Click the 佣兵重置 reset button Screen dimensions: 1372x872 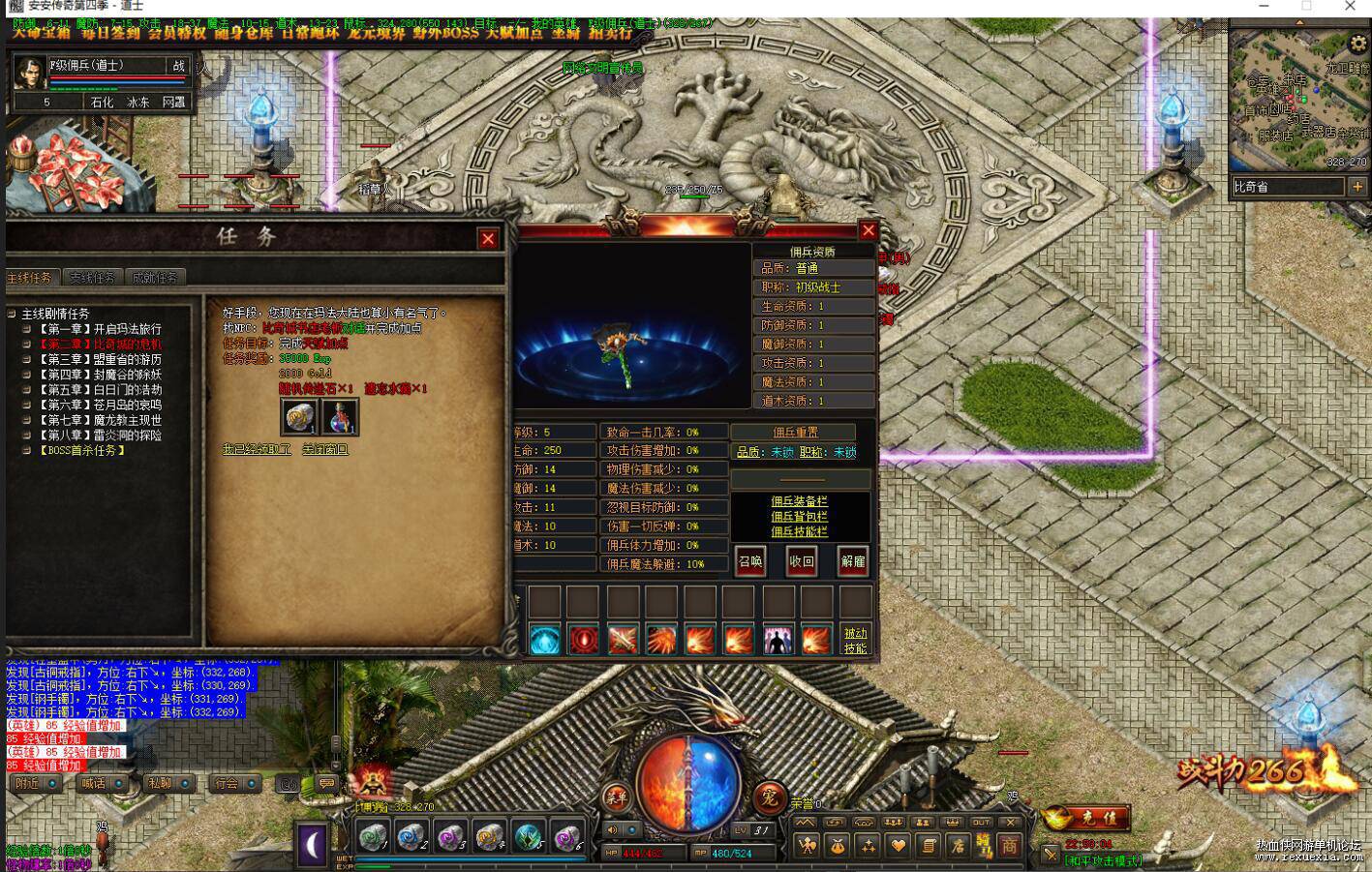click(794, 433)
